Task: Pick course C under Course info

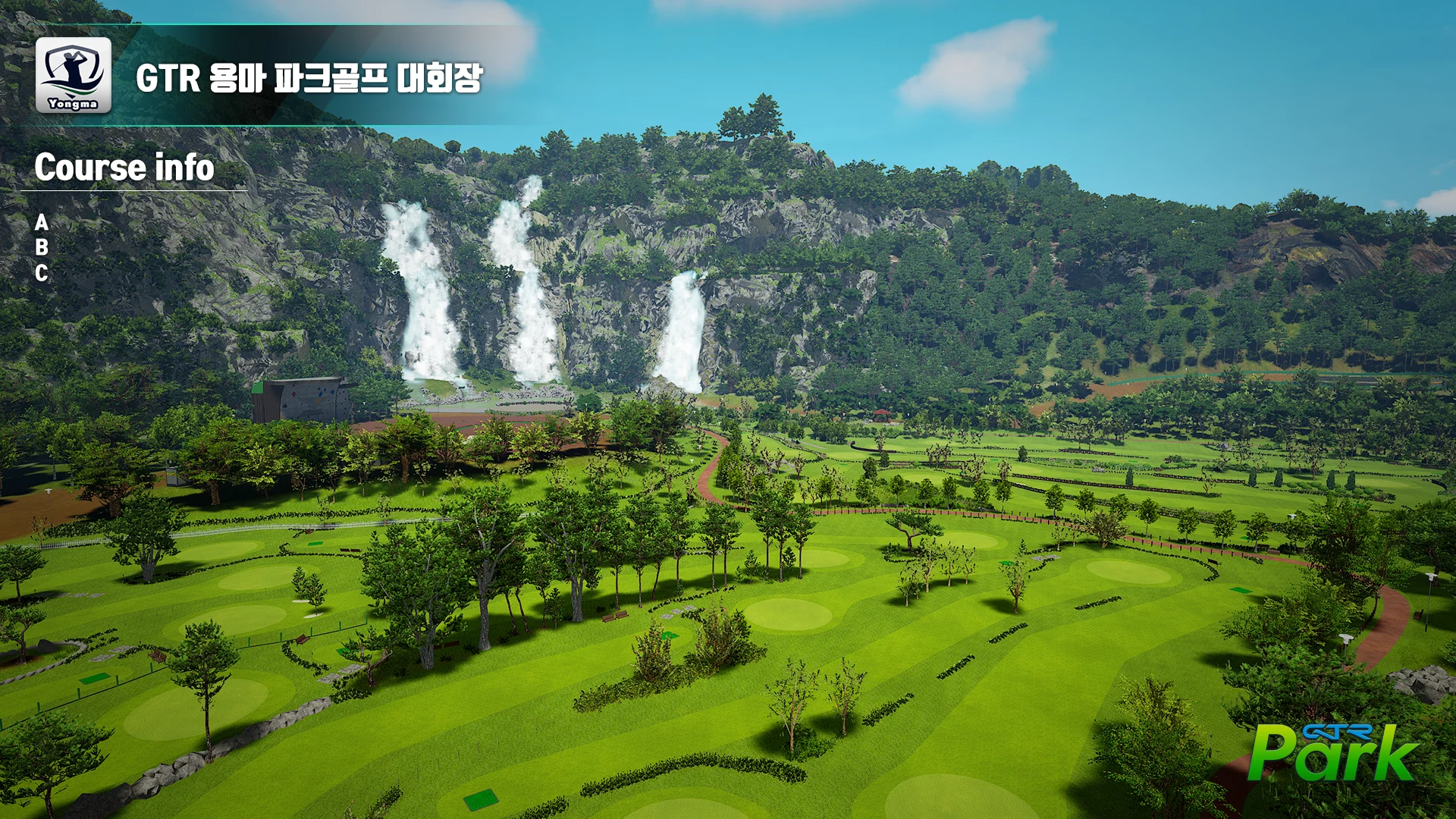Action: coord(42,273)
